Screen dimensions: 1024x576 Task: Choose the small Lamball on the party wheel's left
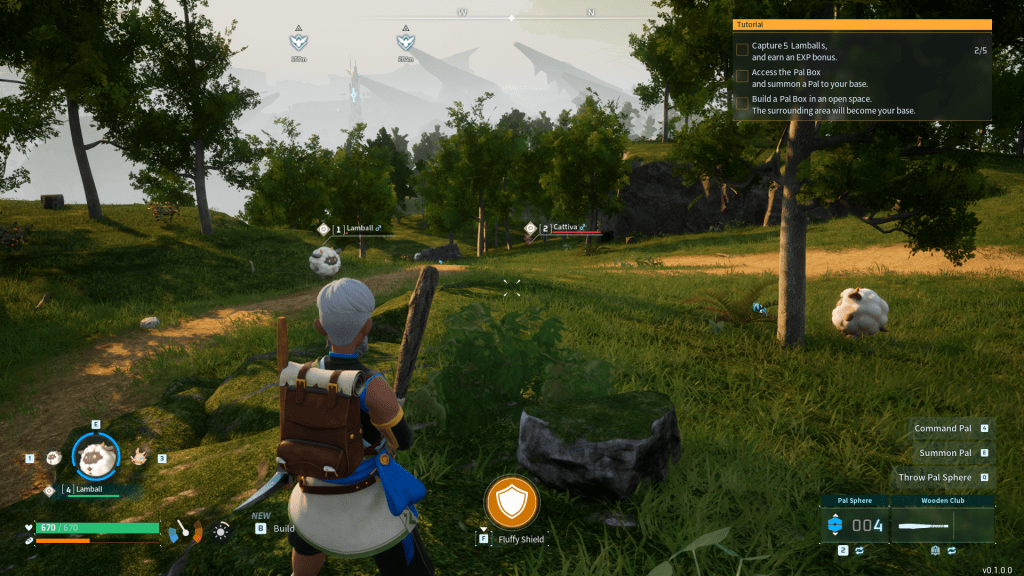click(54, 457)
